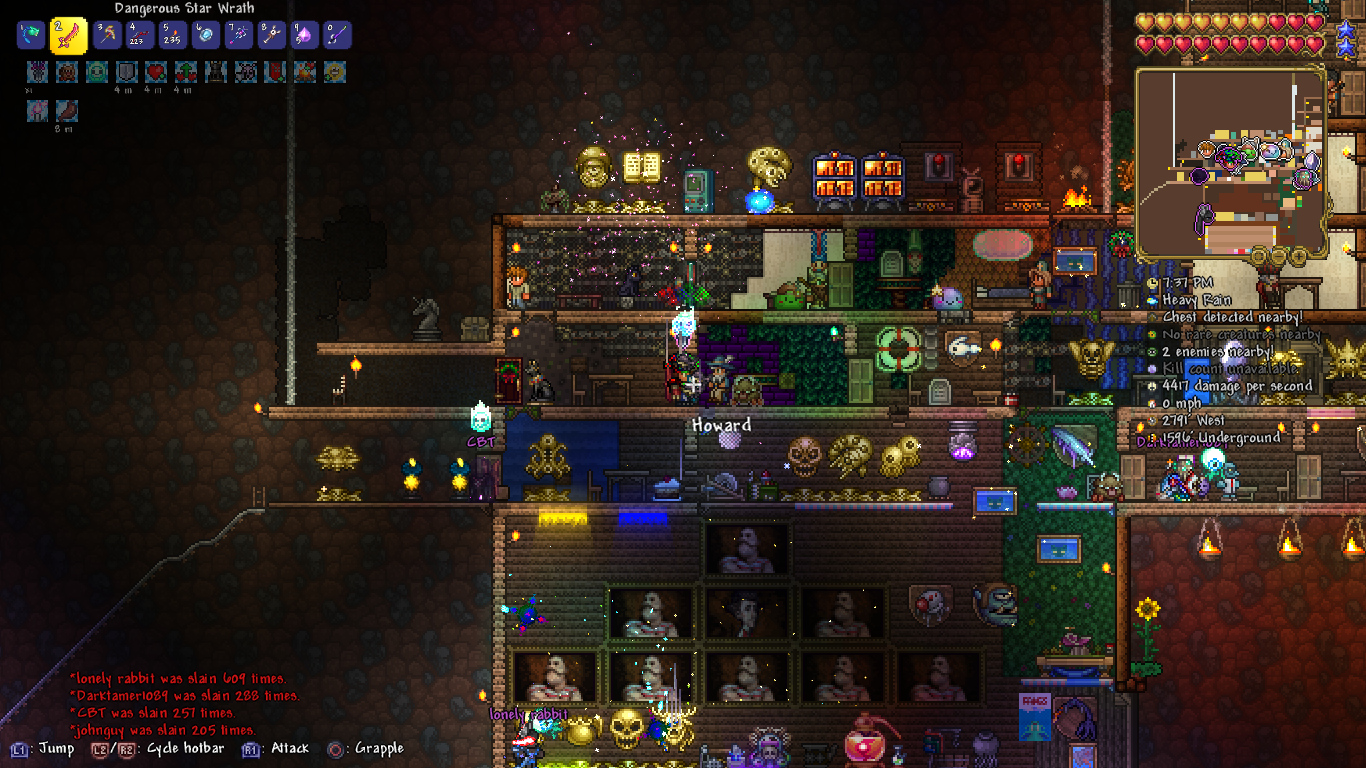Select the blue-pink staff in hotbar slot 7
Image resolution: width=1366 pixels, height=768 pixels.
pos(238,36)
